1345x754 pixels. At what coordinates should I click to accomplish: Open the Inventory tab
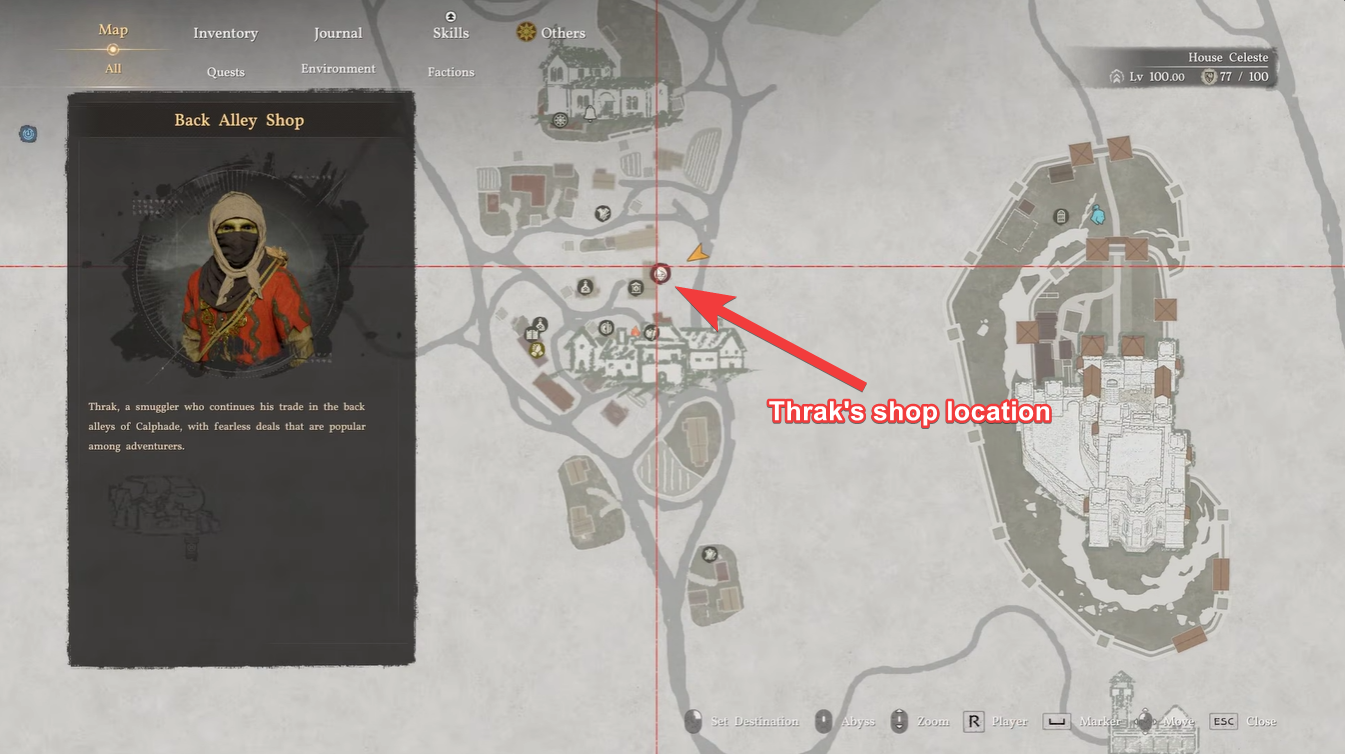(225, 33)
